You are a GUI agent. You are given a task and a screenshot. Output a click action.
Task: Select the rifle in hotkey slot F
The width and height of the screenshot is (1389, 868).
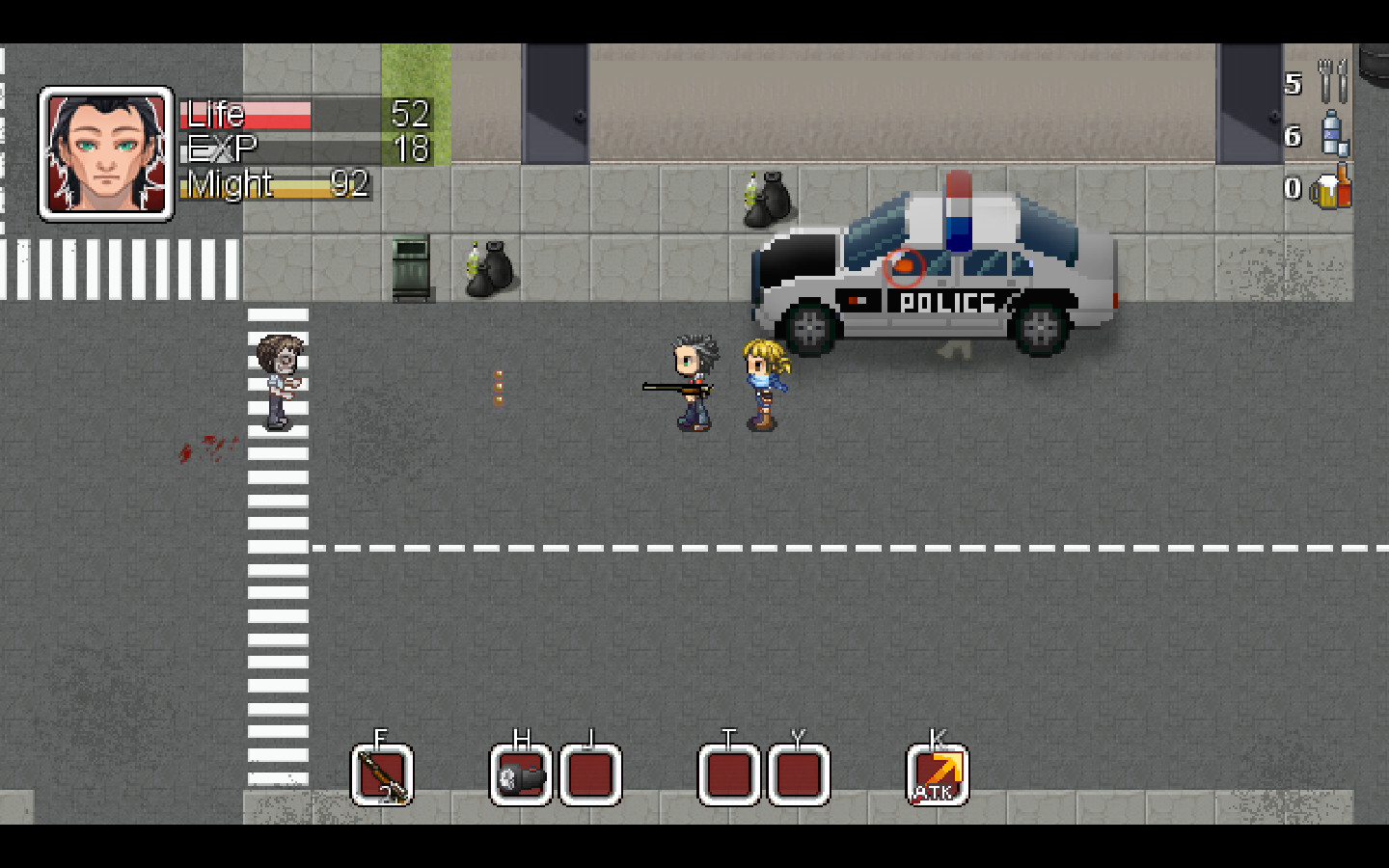pos(381,773)
